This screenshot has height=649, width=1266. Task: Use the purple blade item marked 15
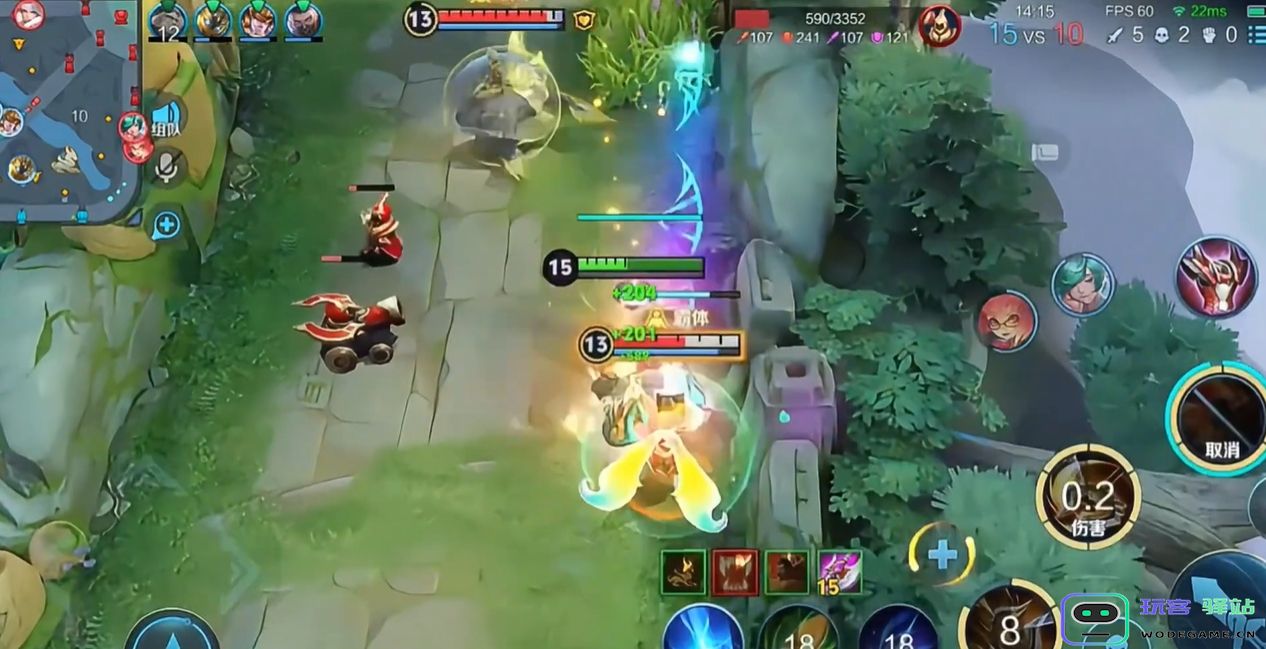click(x=839, y=572)
